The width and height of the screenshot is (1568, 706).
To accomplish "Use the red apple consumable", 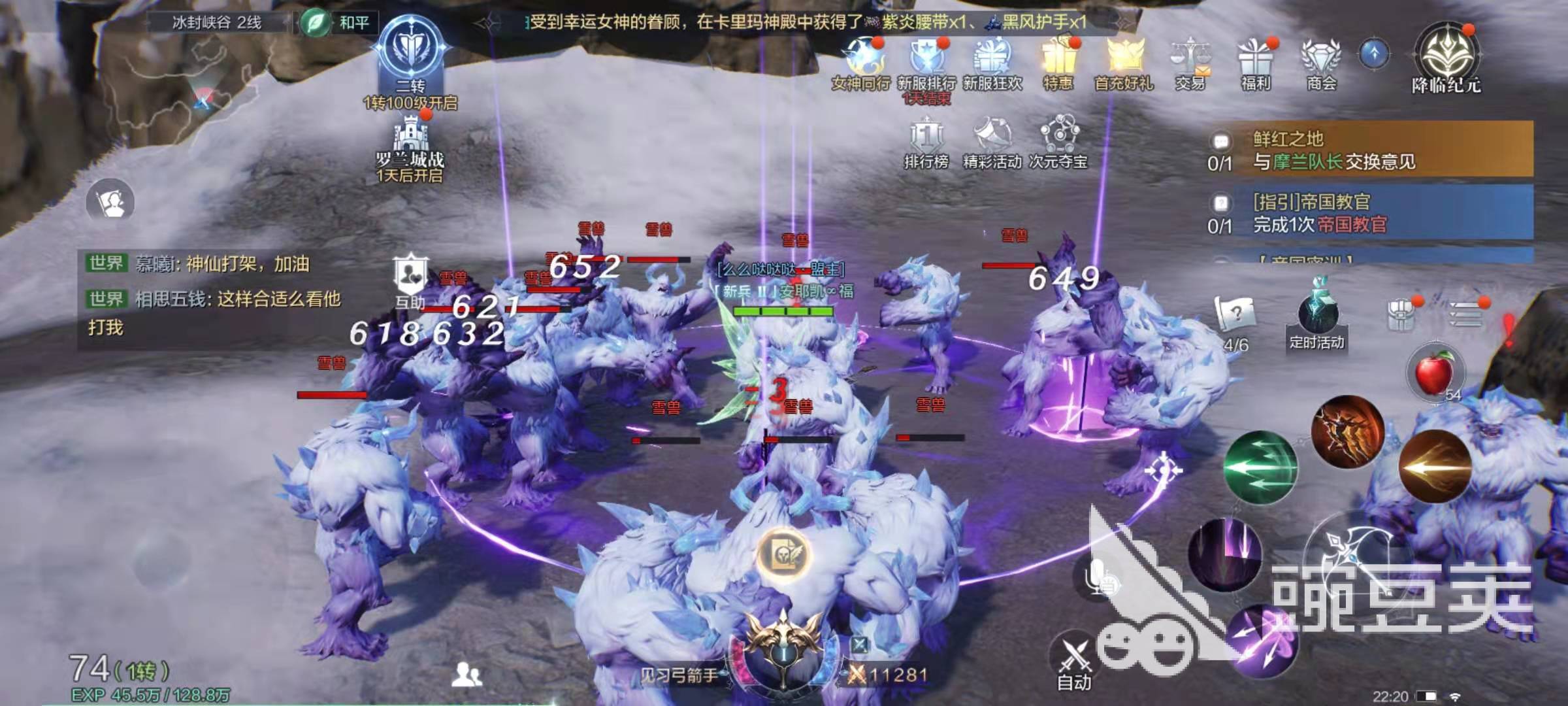I will [1433, 371].
